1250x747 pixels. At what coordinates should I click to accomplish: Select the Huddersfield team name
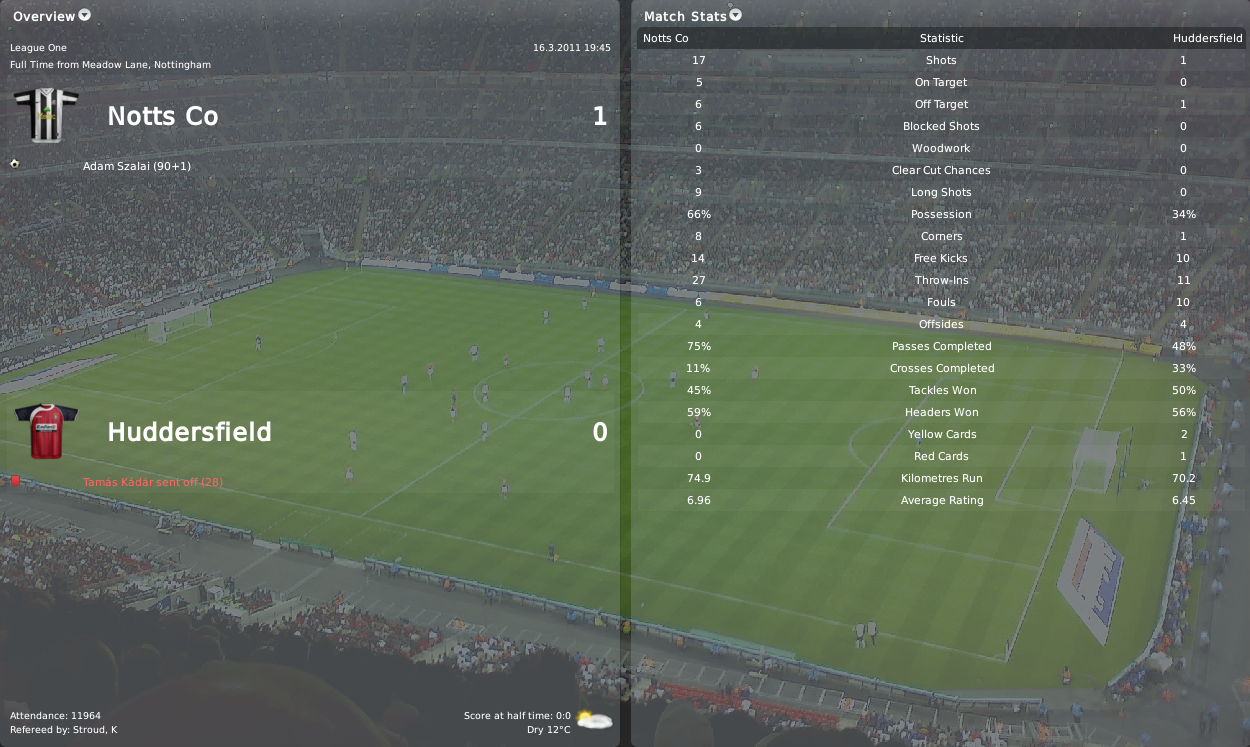coord(189,432)
